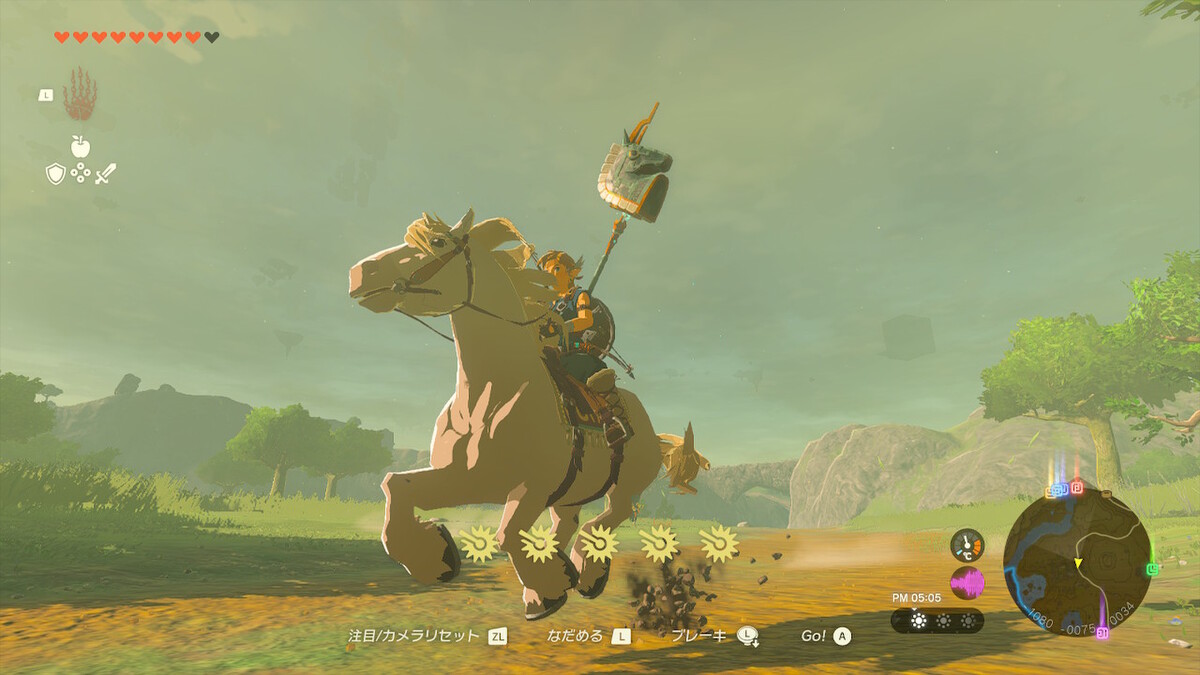Image resolution: width=1200 pixels, height=675 pixels.
Task: Click the temperature gauge icon
Action: 967,544
